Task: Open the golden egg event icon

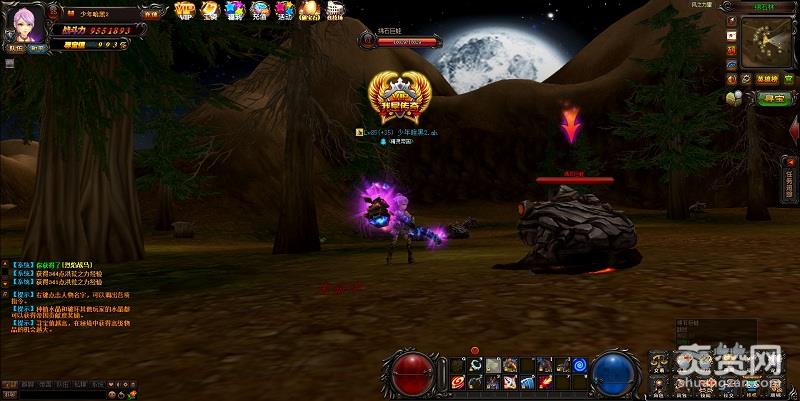Action: 310,10
